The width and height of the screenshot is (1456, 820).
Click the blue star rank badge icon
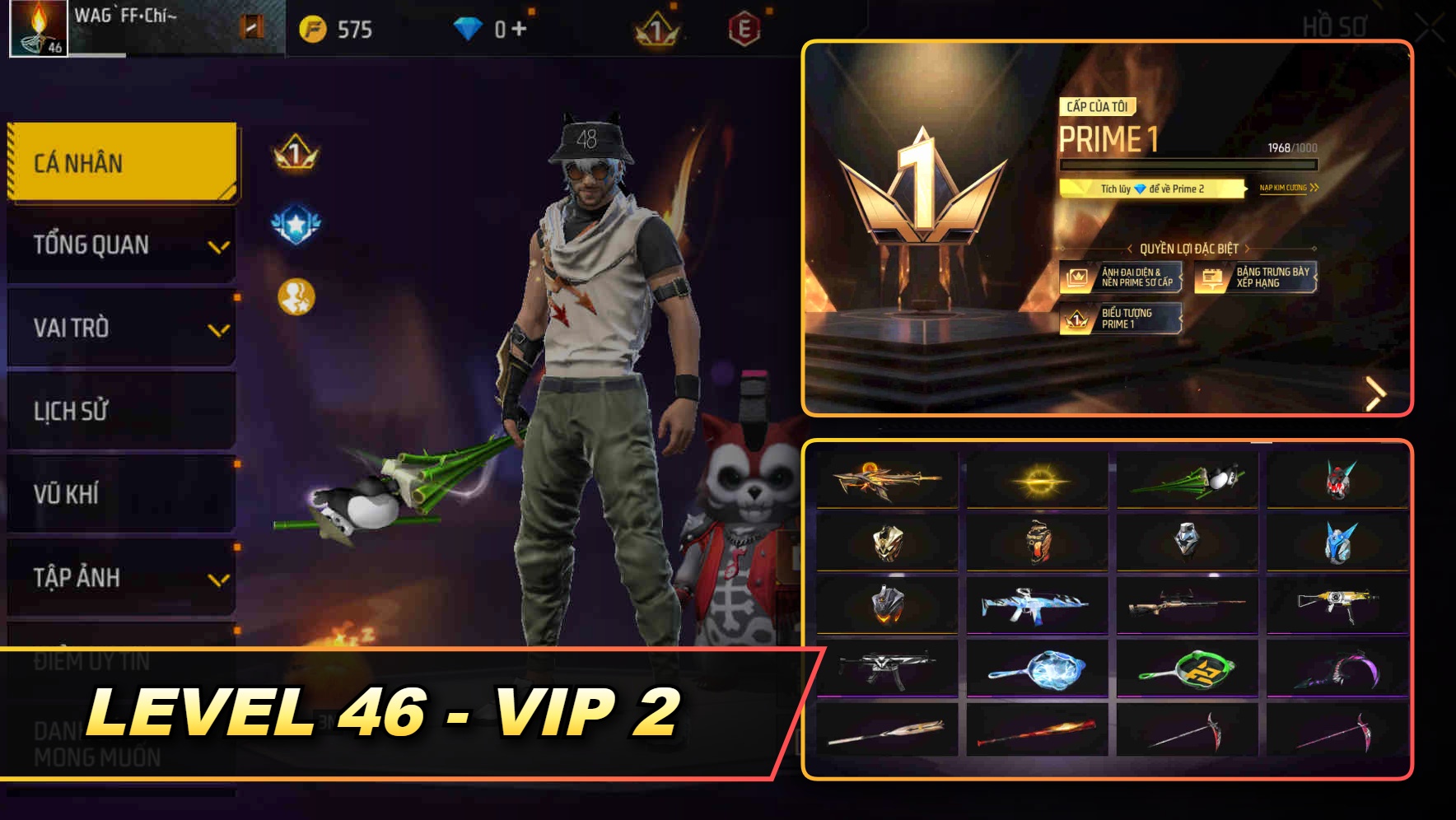(296, 221)
